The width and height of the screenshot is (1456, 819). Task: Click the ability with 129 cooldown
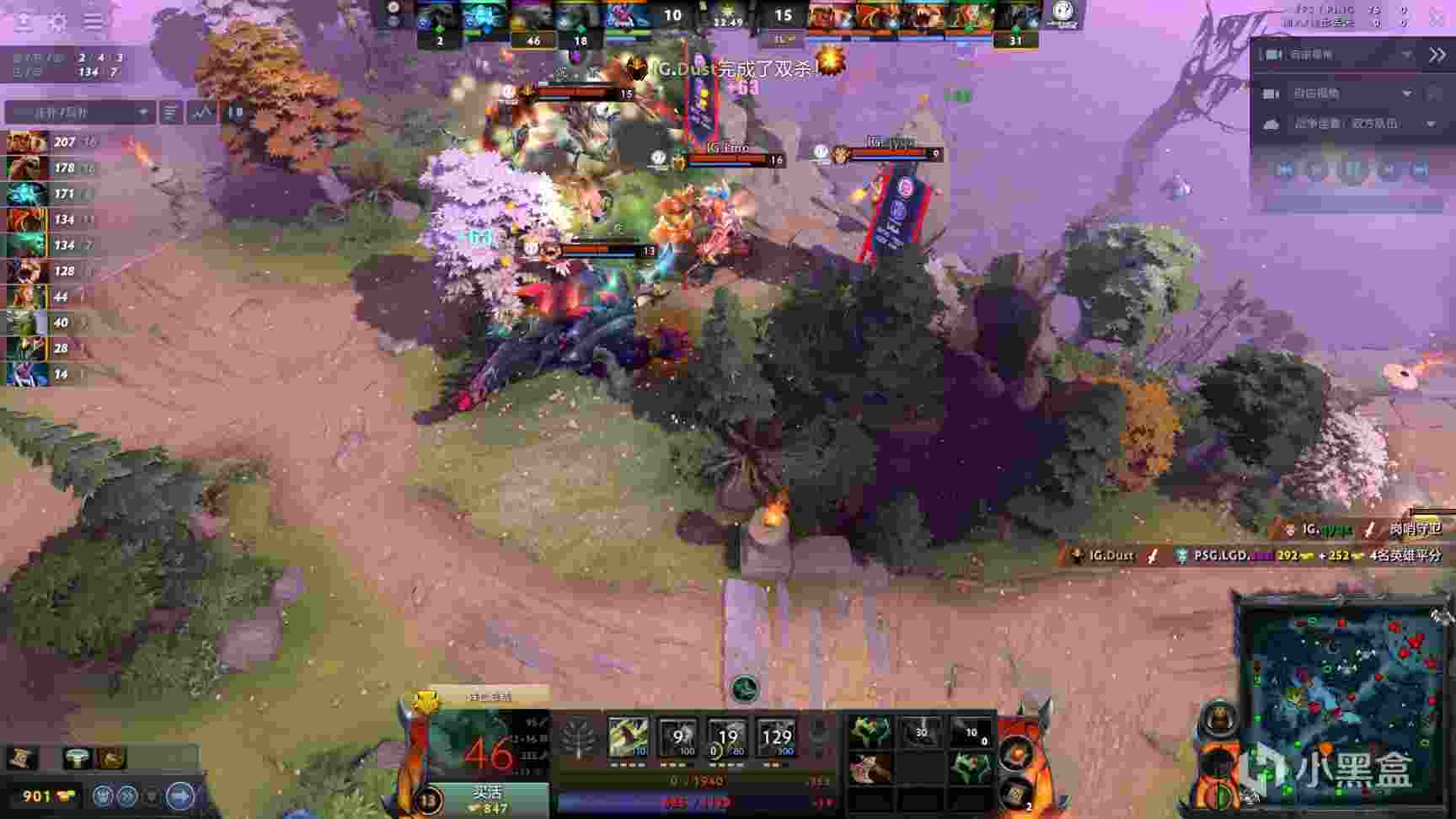[x=776, y=737]
